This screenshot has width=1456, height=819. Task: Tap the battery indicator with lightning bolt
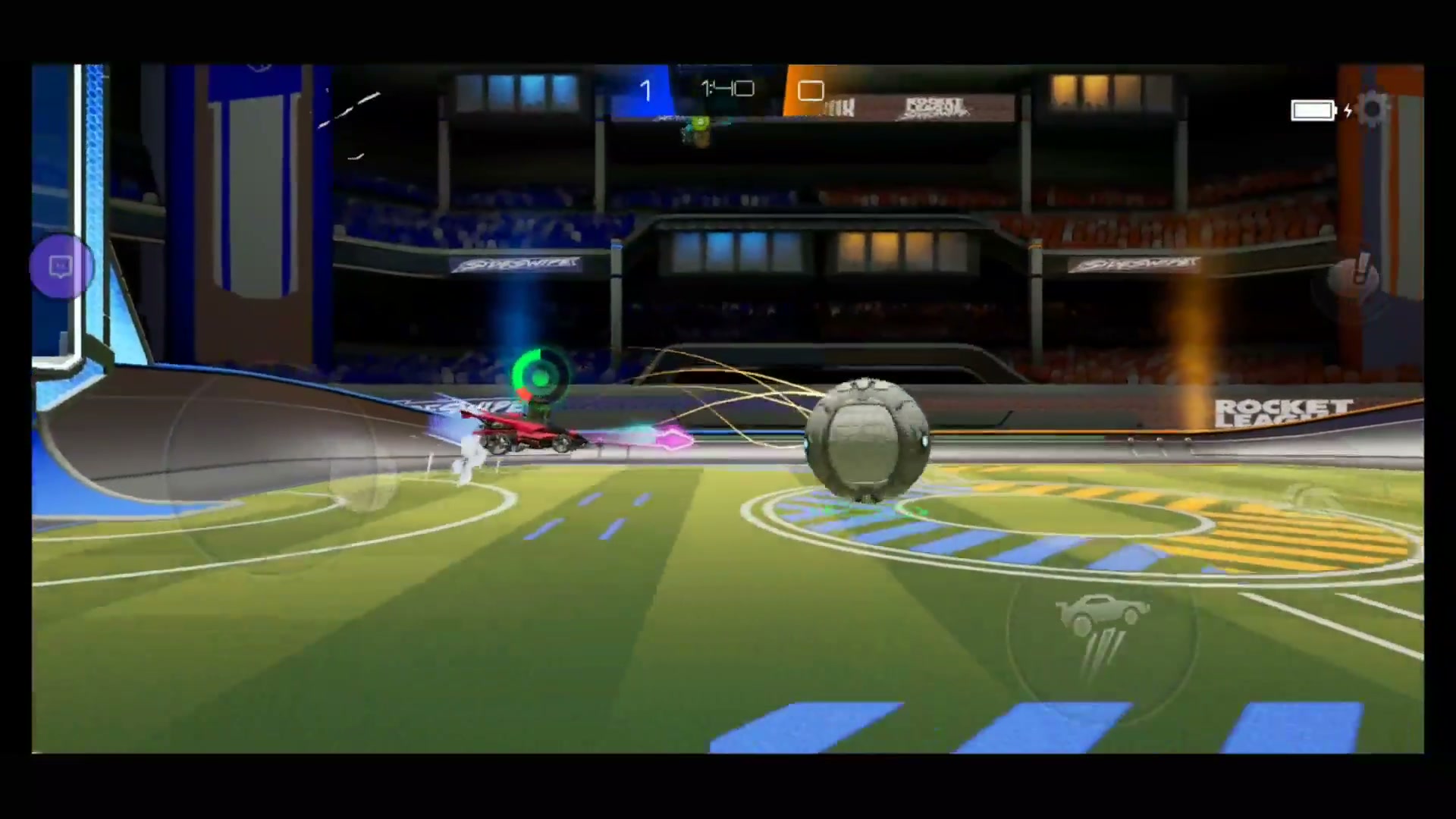pos(1313,109)
